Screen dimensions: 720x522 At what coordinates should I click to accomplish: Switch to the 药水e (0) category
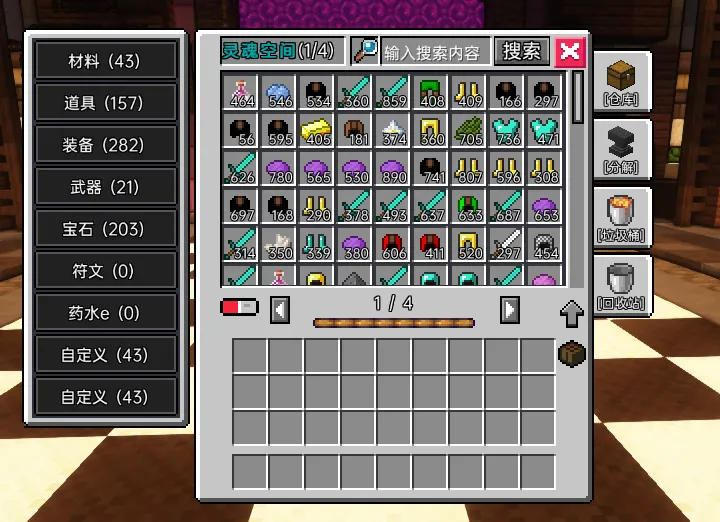tap(104, 313)
